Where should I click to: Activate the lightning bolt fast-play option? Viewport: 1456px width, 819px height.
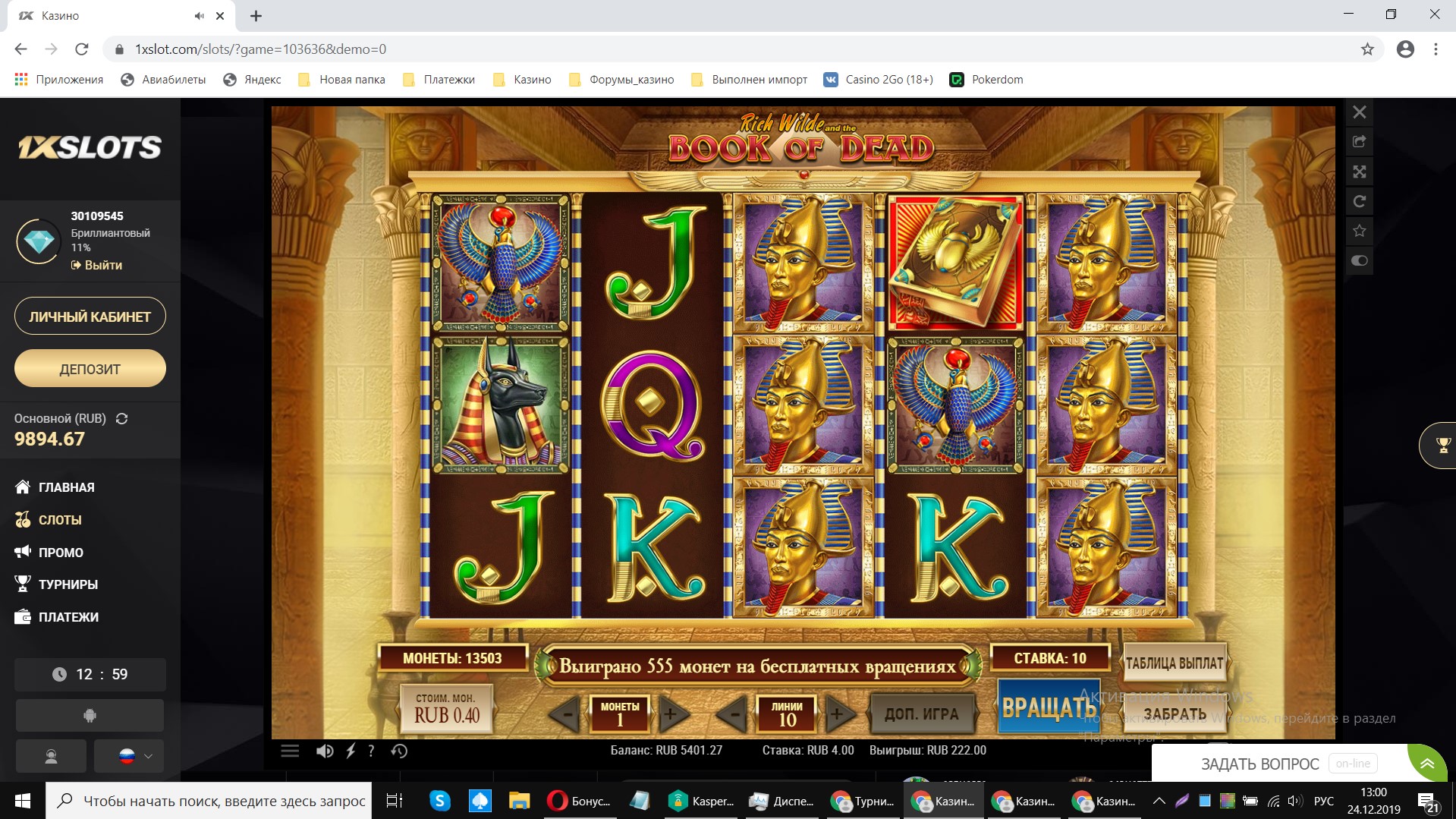point(351,751)
